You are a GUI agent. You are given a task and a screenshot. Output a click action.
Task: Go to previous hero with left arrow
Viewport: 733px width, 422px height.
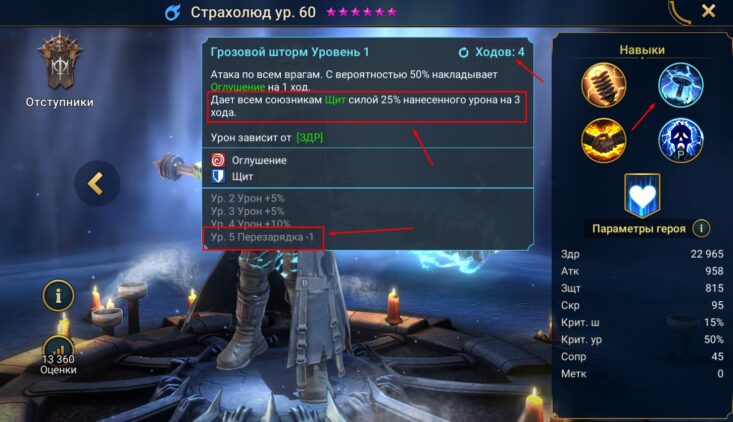coord(97,183)
